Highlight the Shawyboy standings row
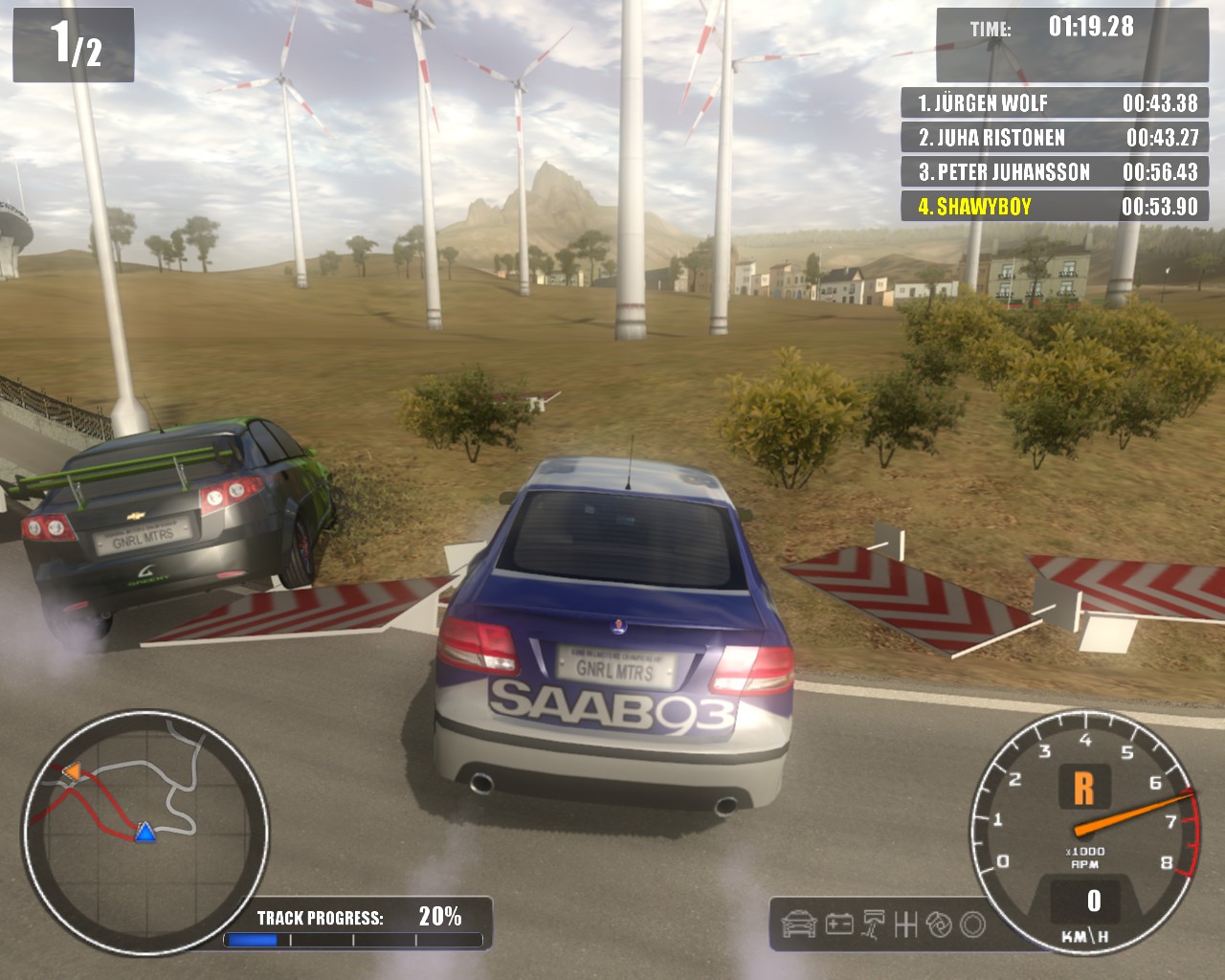The width and height of the screenshot is (1225, 980). click(x=1055, y=207)
